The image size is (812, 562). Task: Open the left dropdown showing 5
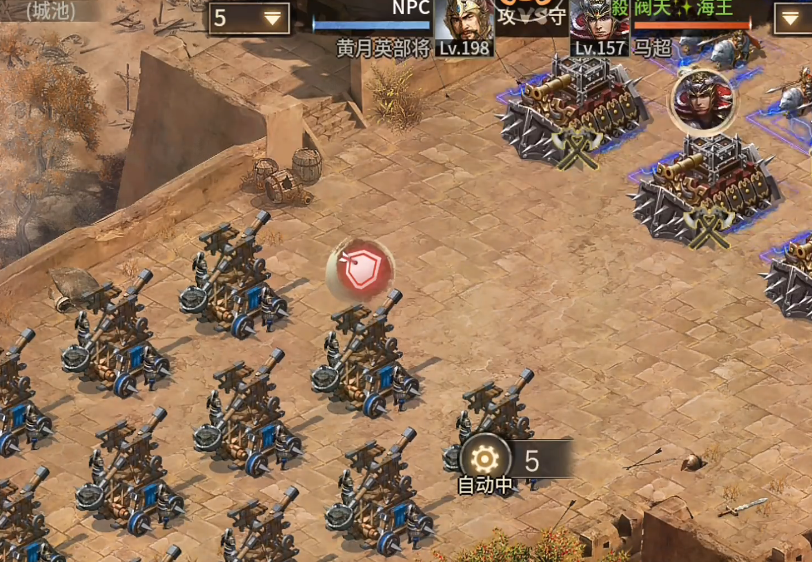point(249,18)
